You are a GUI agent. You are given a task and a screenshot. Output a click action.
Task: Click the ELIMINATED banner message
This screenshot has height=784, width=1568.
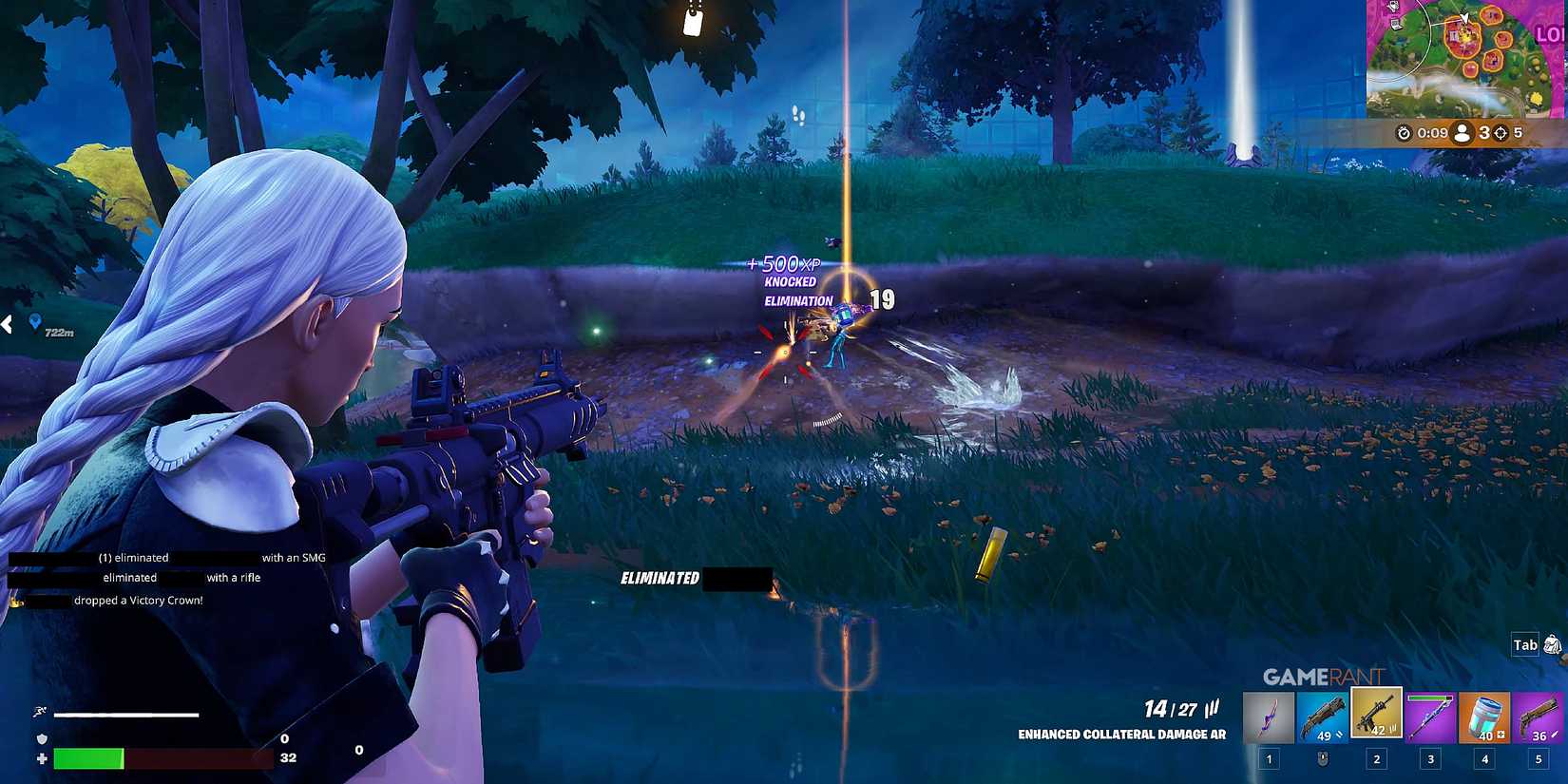(660, 577)
